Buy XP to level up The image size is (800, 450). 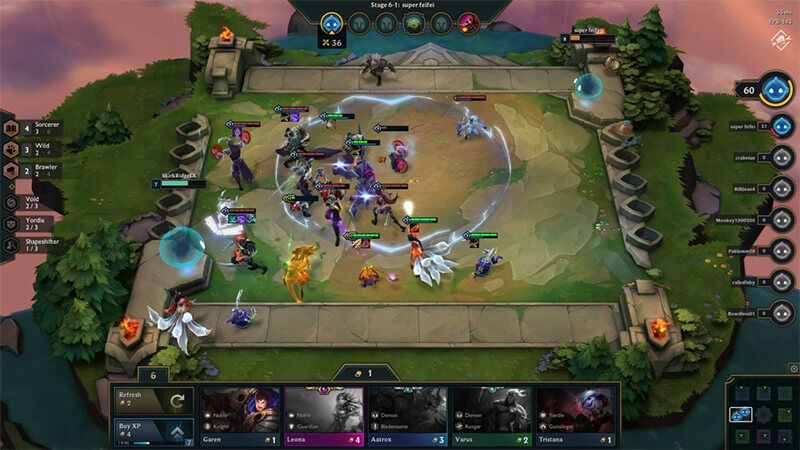[152, 431]
